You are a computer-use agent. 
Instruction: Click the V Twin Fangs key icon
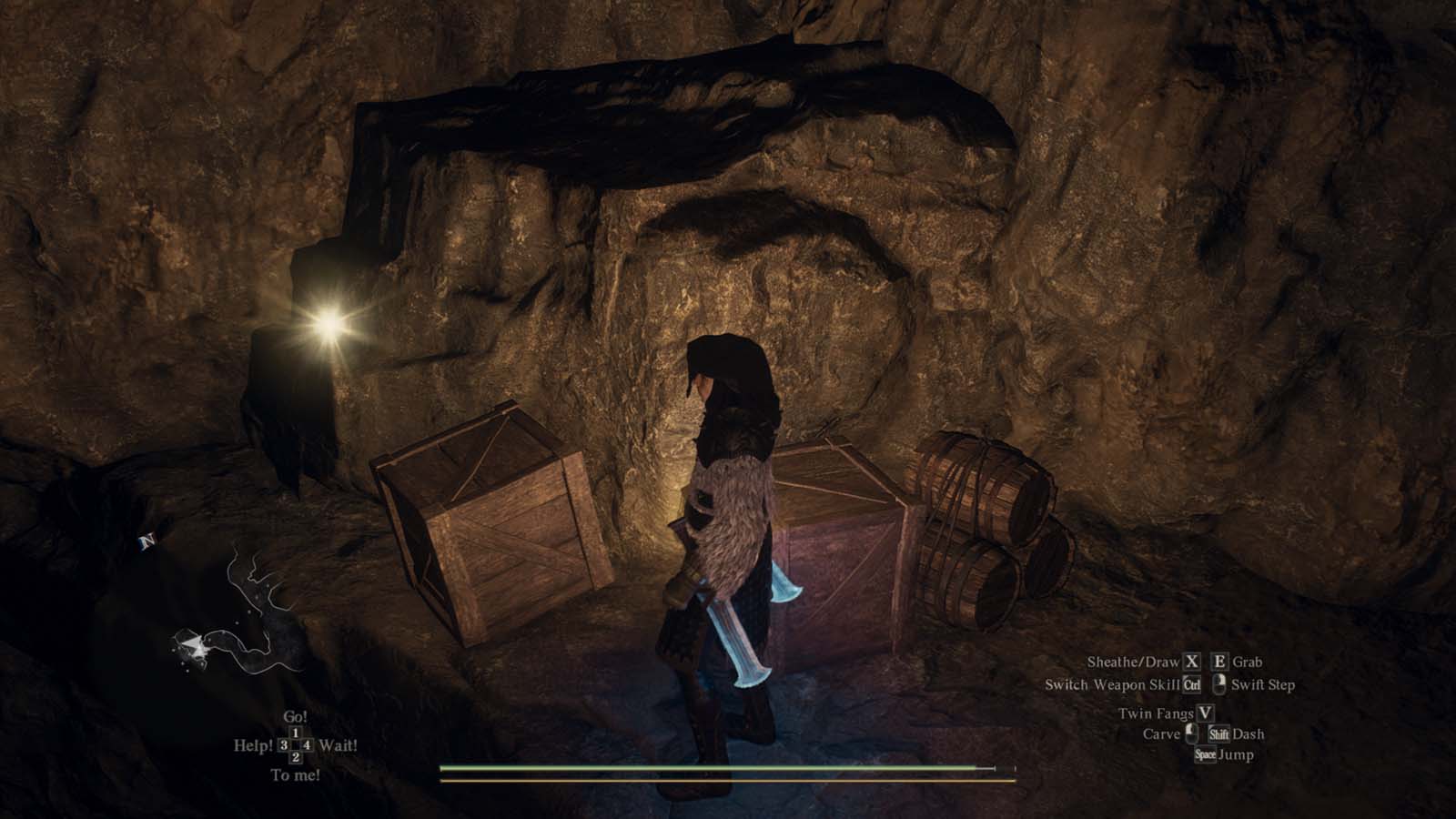[x=1205, y=714]
